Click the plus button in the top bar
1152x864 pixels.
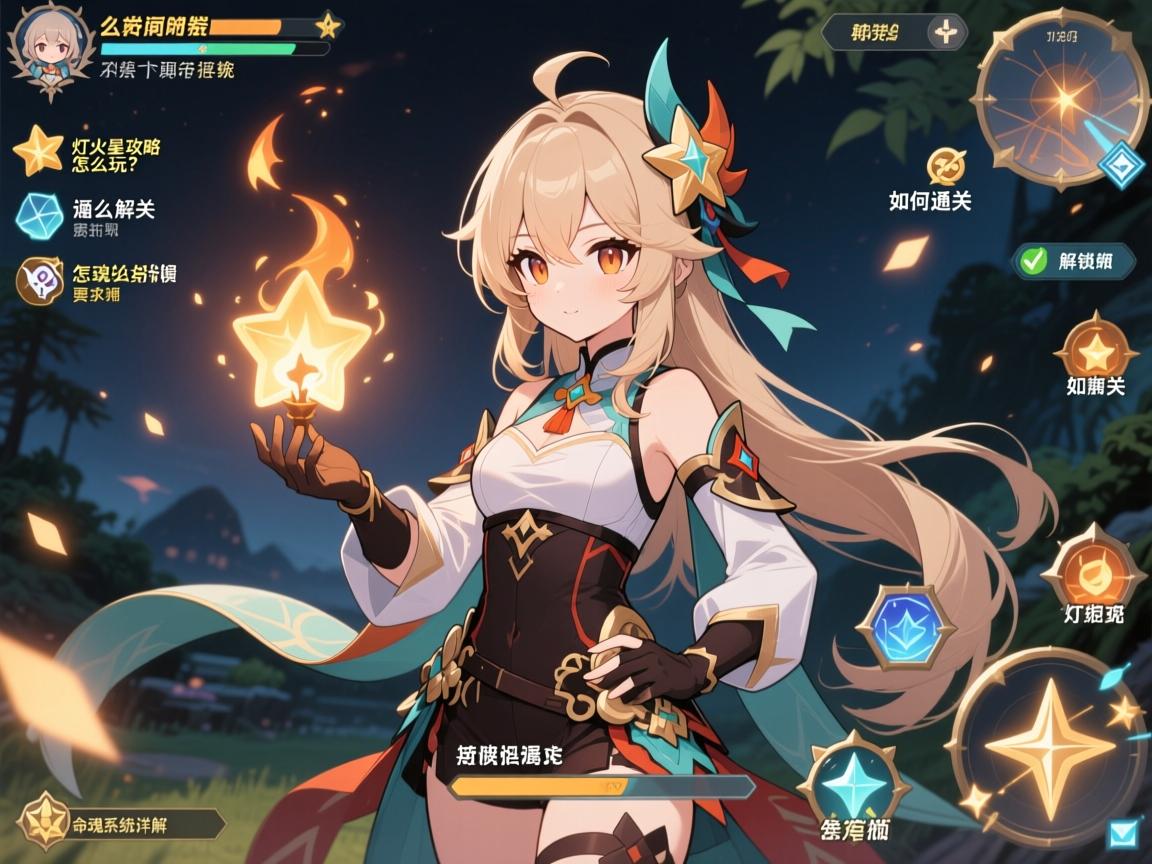[x=944, y=32]
